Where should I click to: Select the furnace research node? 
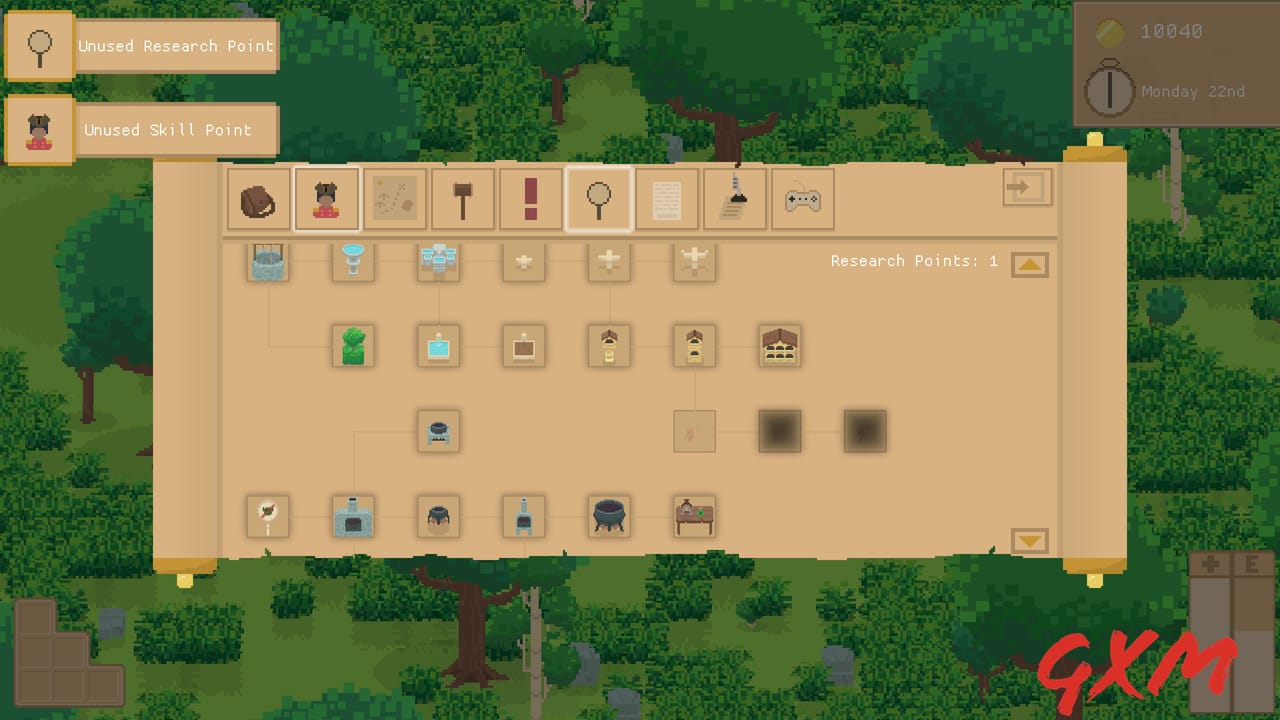(352, 515)
